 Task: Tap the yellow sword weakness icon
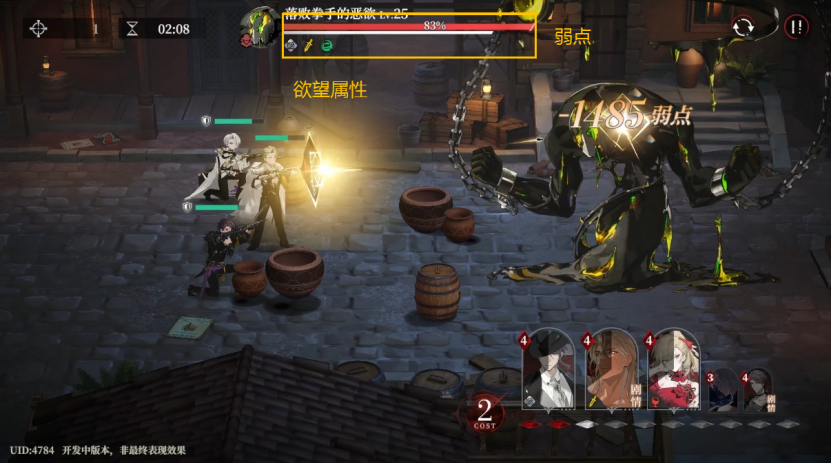[309, 45]
